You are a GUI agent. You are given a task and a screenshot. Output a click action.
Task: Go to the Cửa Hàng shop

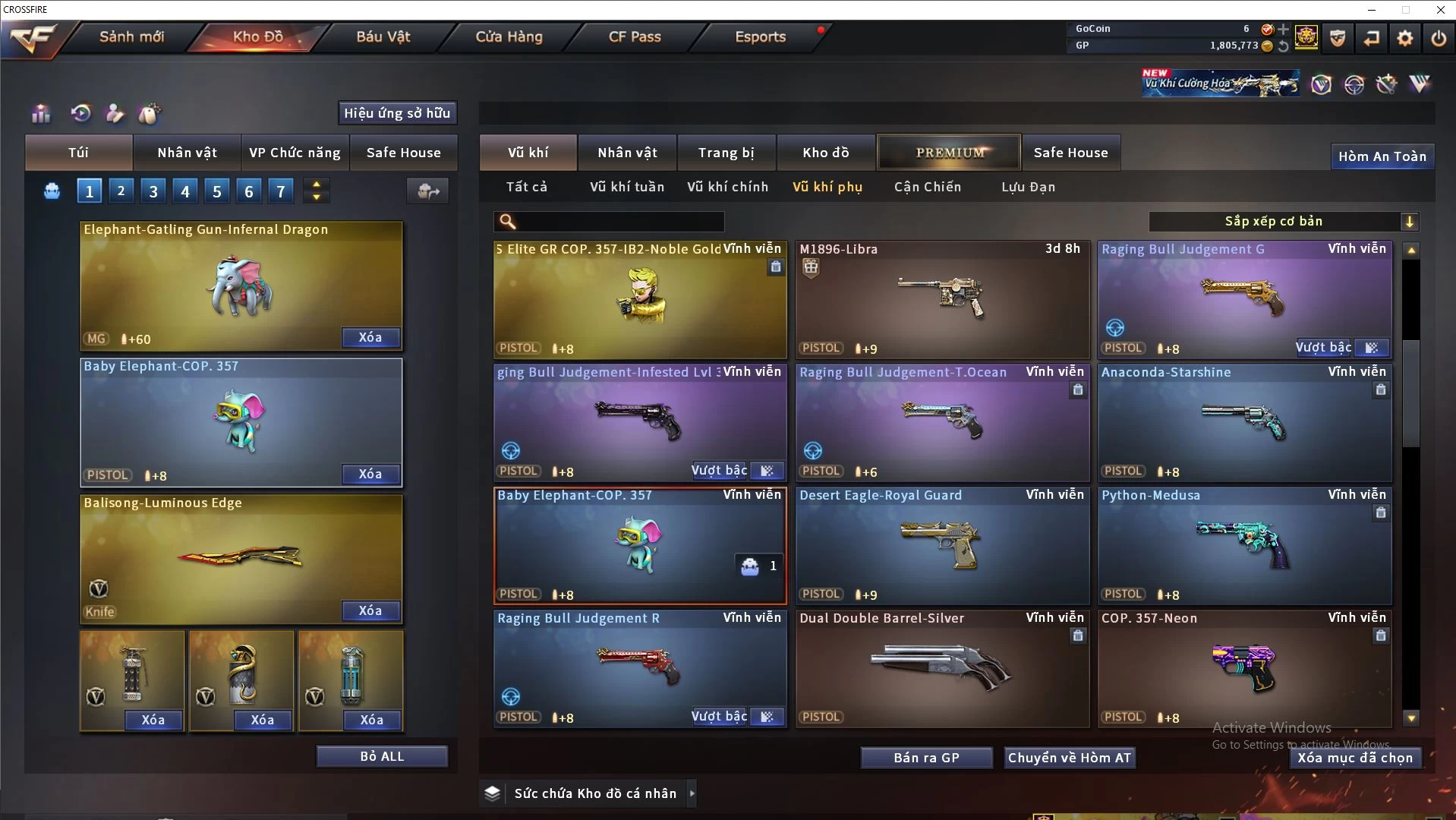(509, 36)
